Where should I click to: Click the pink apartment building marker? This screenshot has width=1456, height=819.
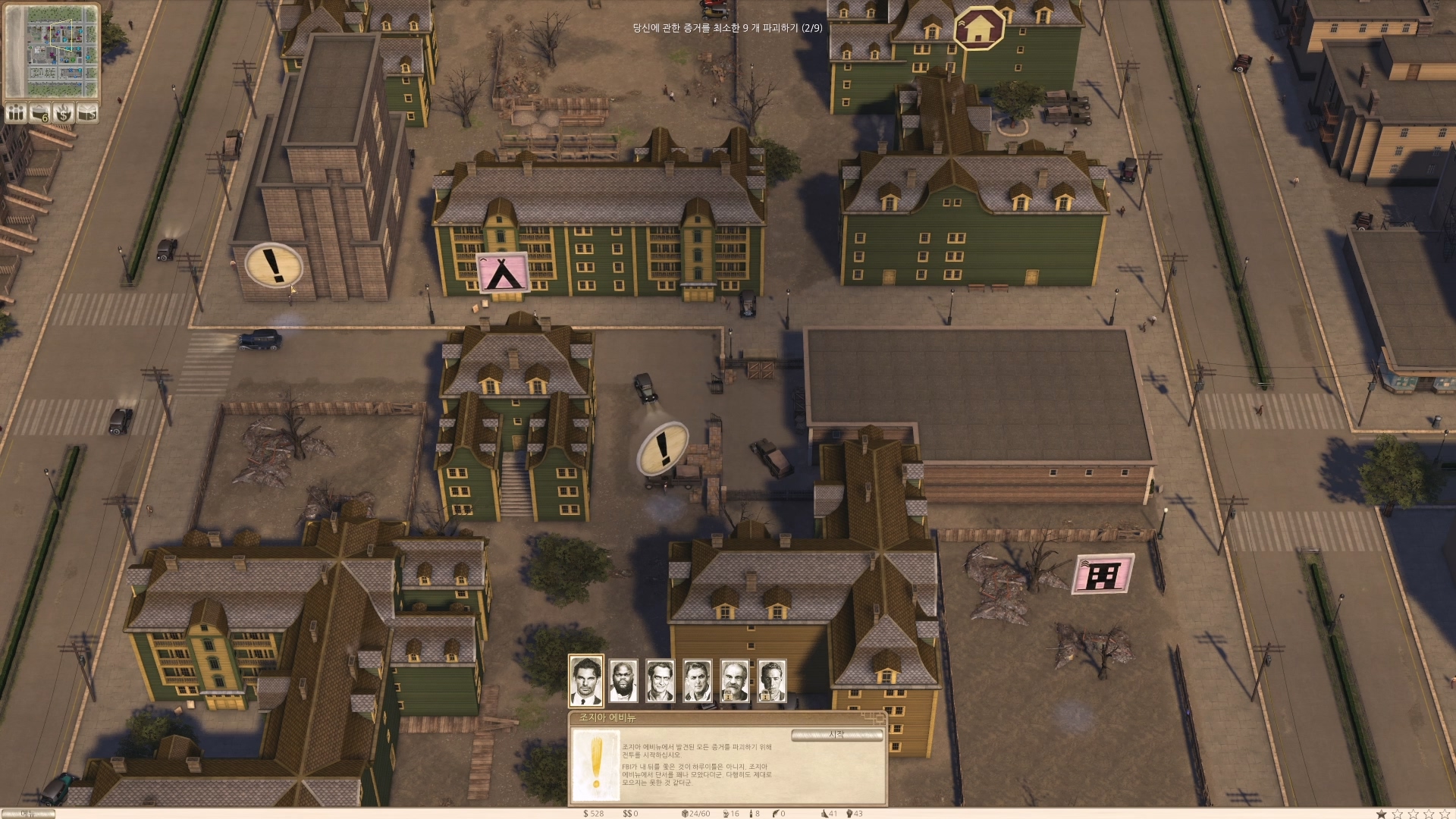coord(1103,574)
